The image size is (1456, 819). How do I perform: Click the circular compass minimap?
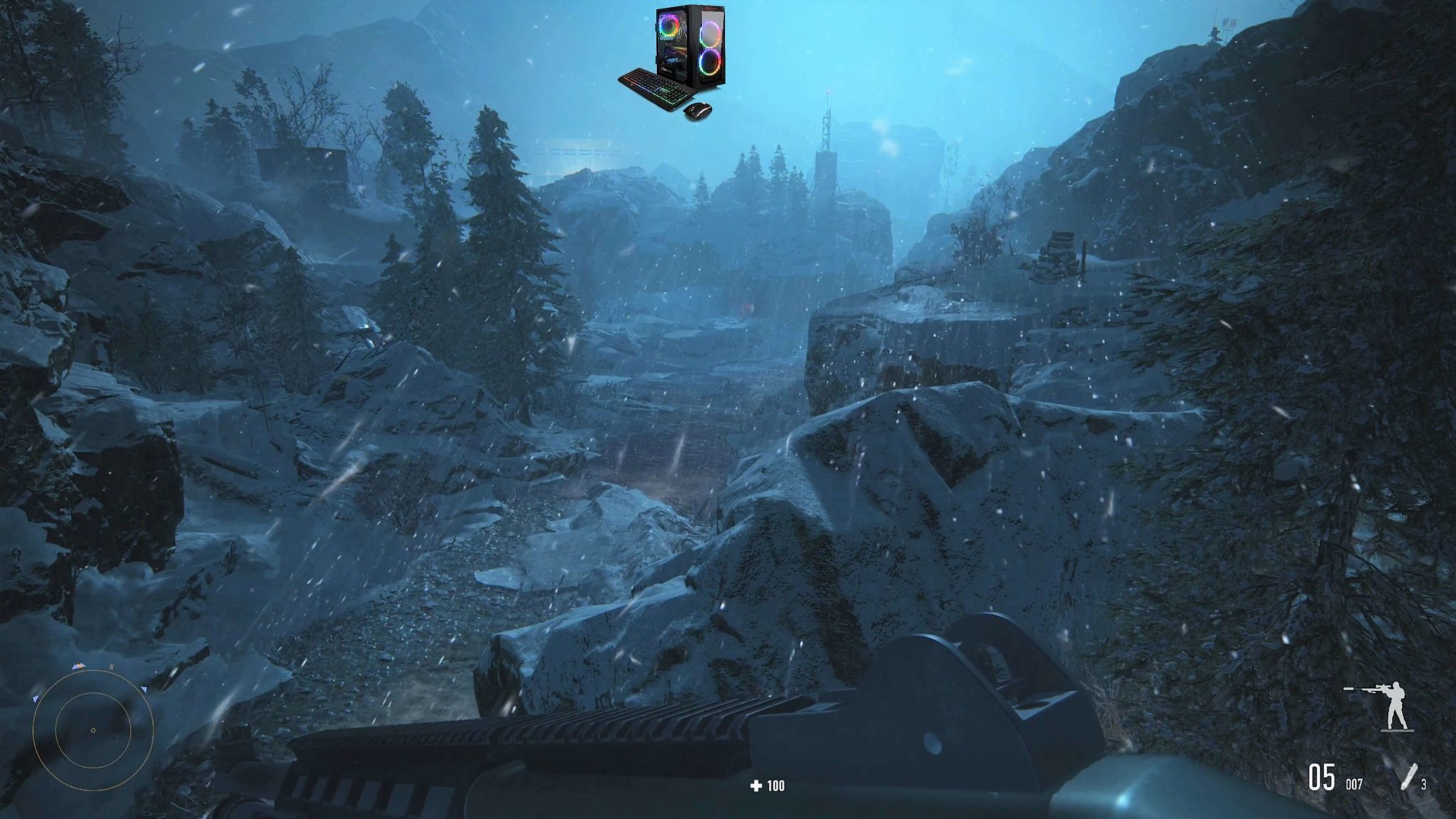[x=93, y=730]
